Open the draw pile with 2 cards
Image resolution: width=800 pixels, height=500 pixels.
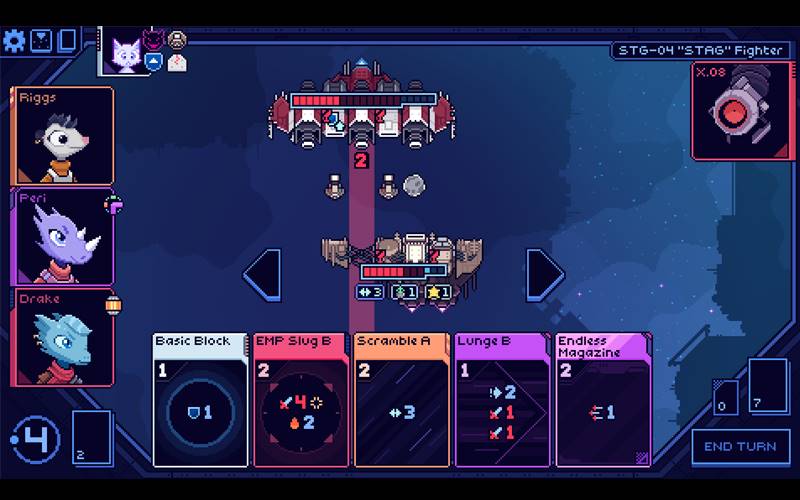[92, 438]
